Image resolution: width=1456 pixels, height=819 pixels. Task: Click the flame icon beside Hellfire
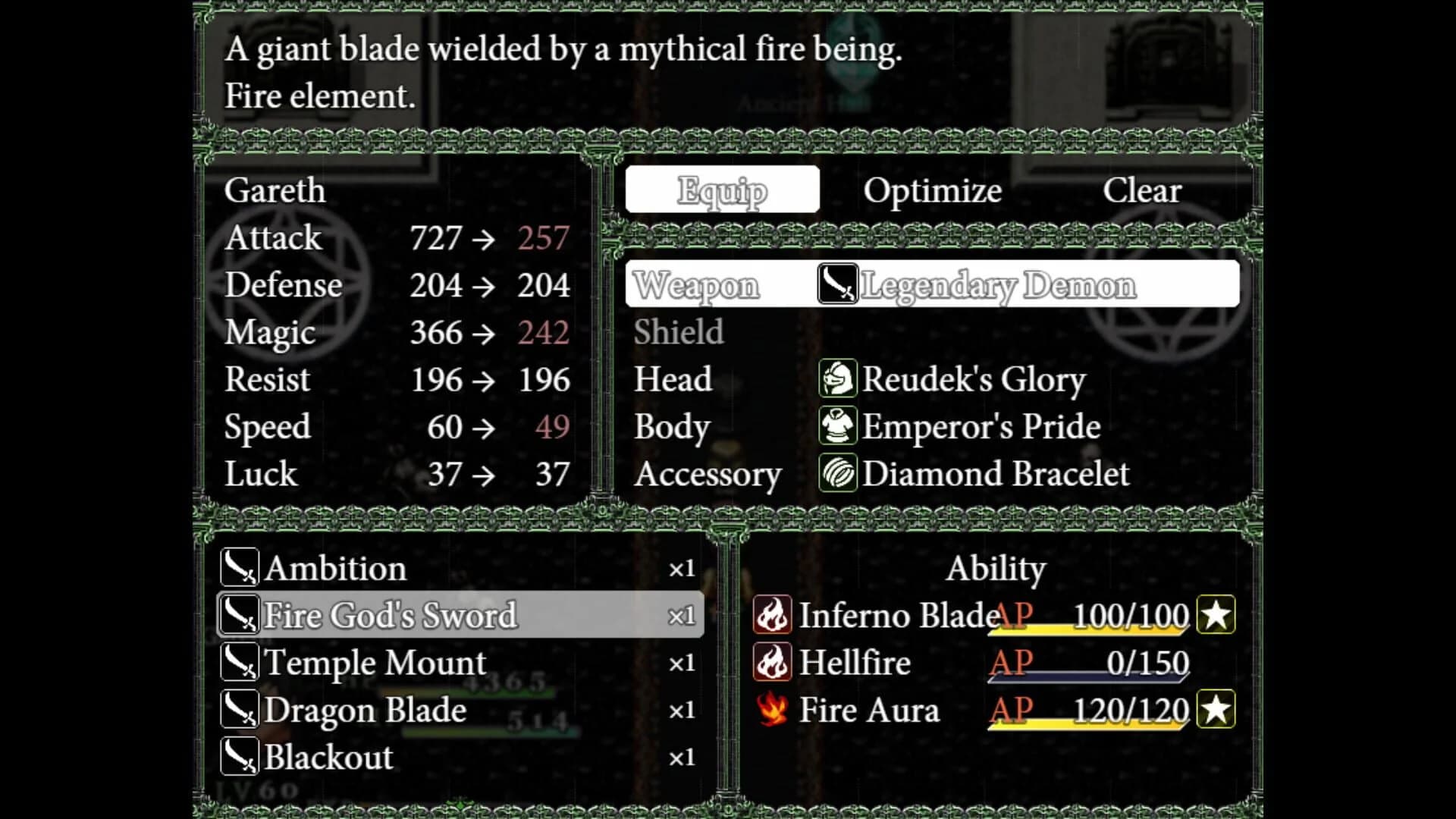[x=771, y=662]
